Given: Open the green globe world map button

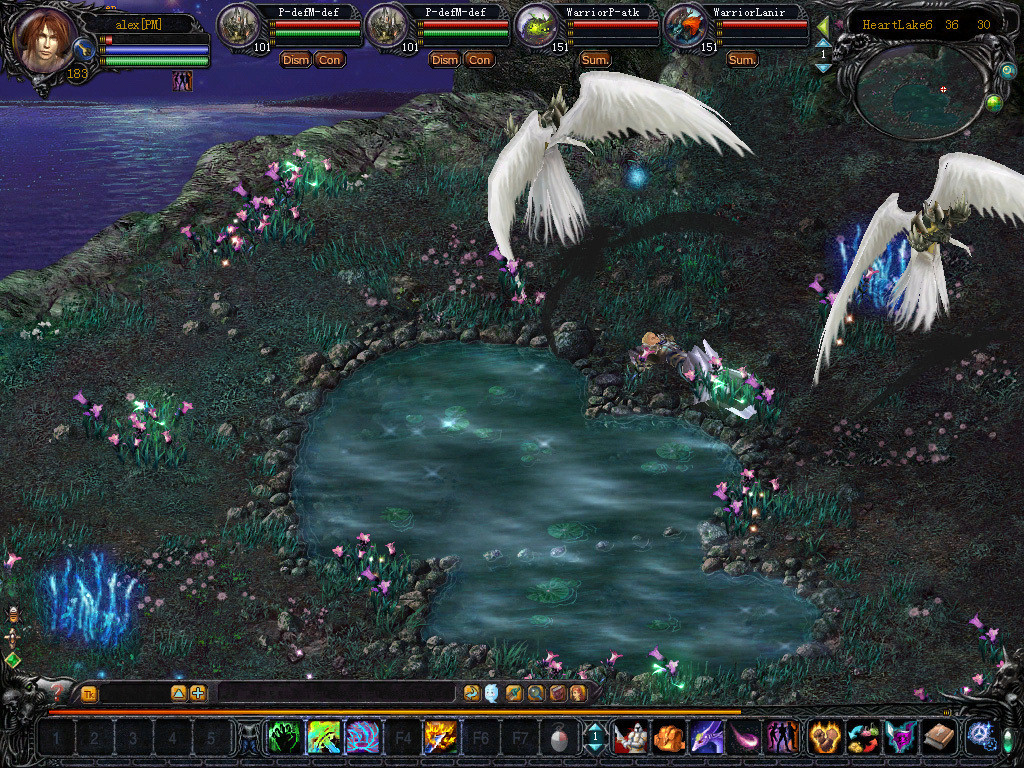Looking at the screenshot, I should click(994, 102).
